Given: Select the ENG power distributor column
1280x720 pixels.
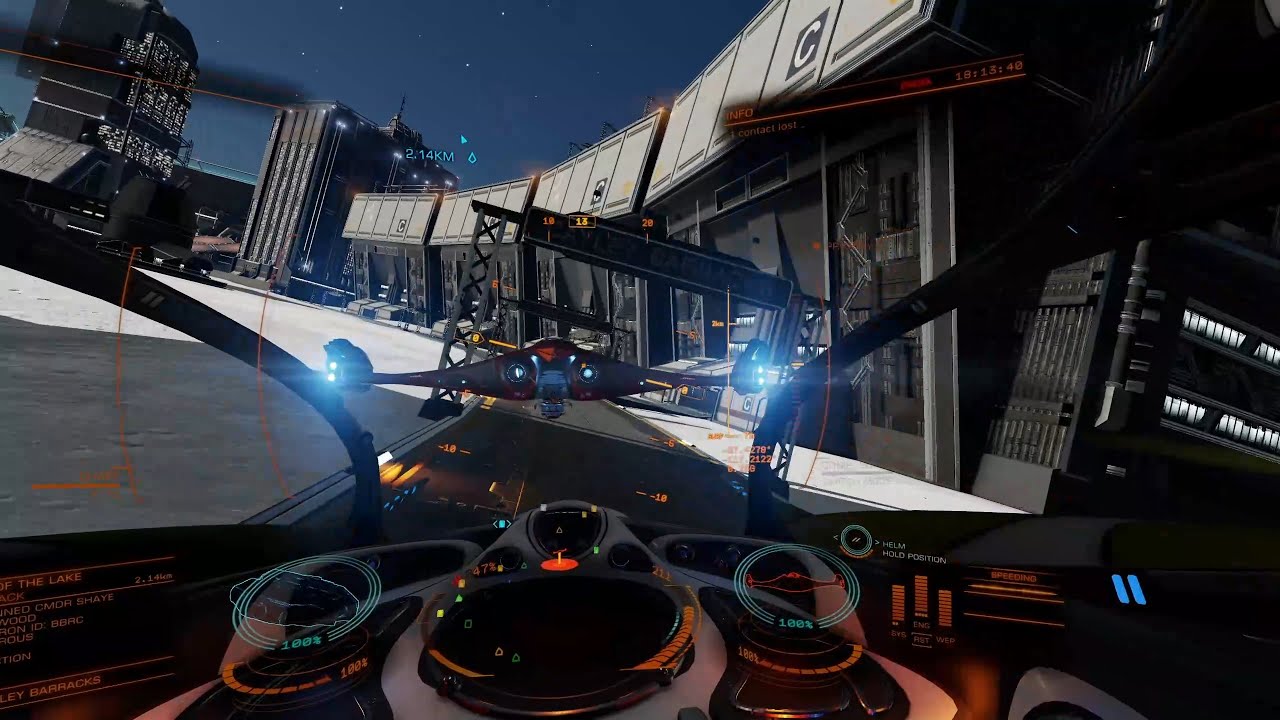Looking at the screenshot, I should pos(921,598).
